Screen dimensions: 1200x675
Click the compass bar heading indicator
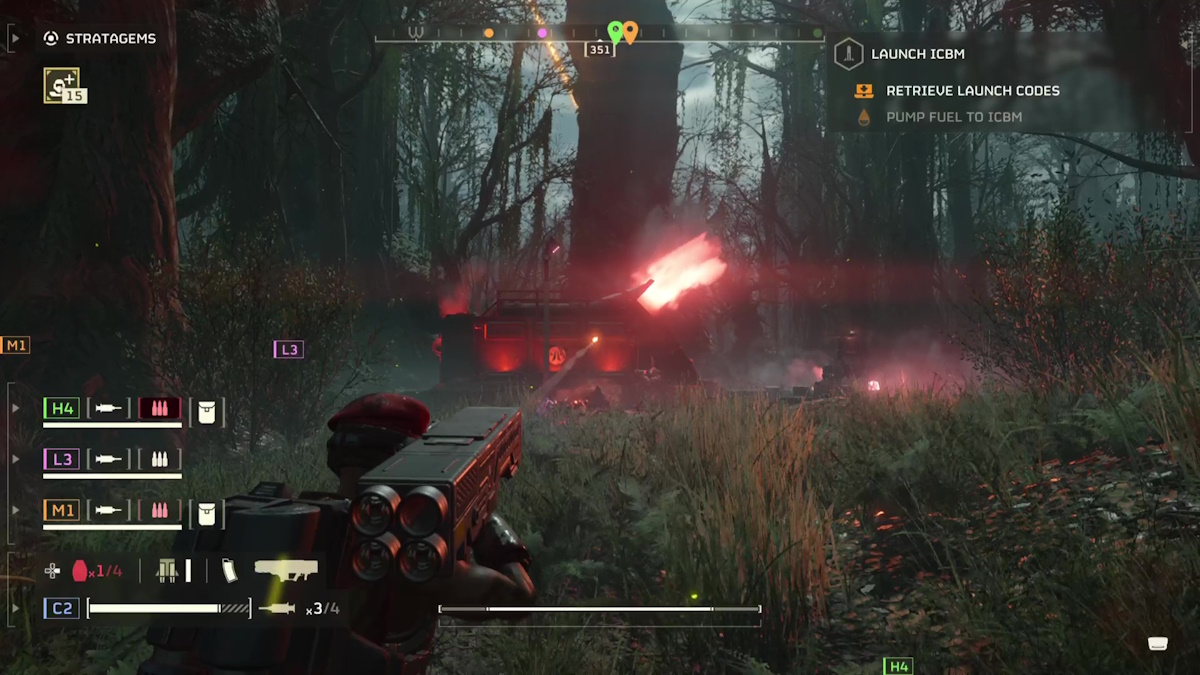[x=600, y=49]
